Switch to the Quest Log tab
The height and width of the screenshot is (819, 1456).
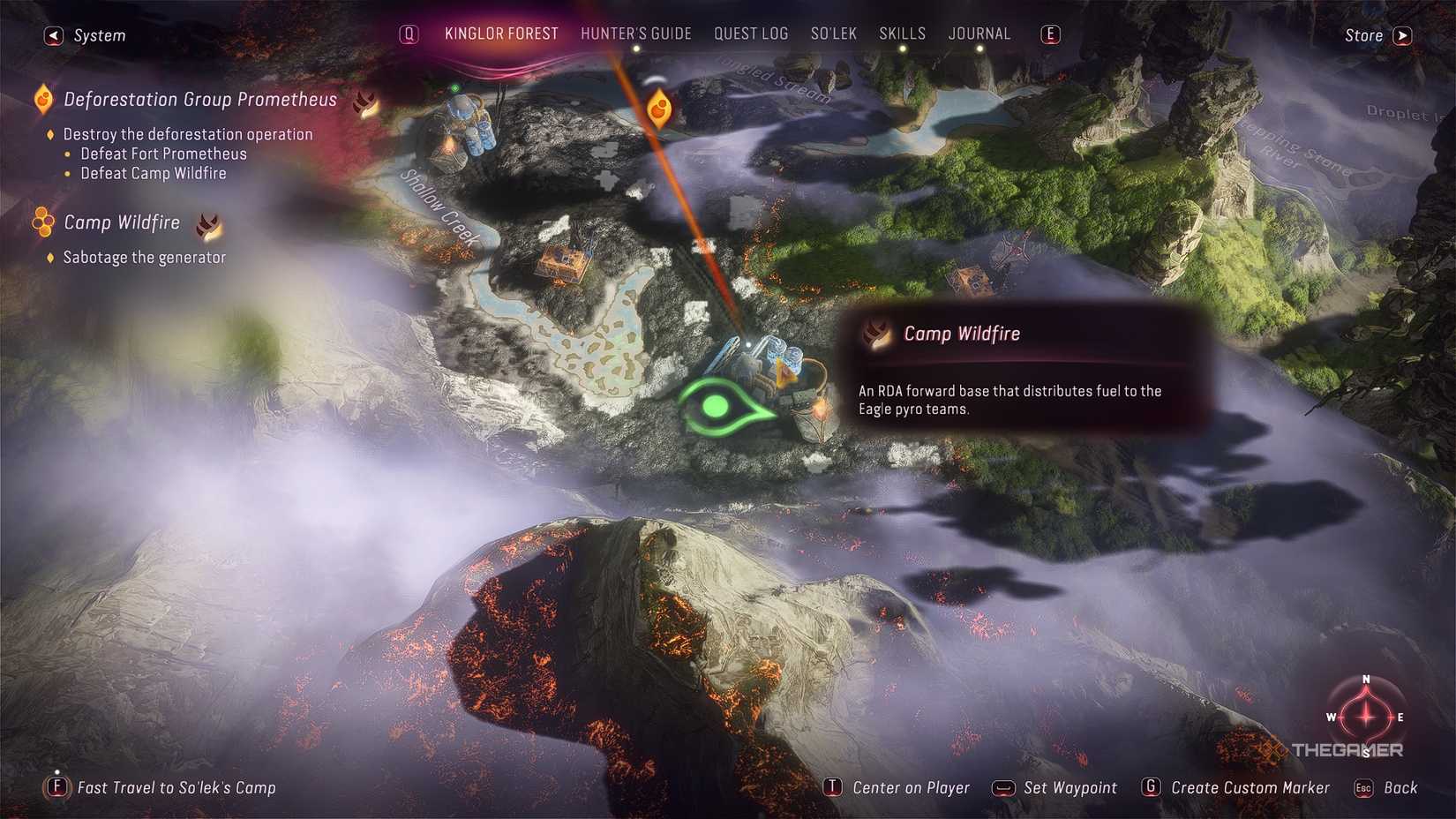(x=751, y=34)
